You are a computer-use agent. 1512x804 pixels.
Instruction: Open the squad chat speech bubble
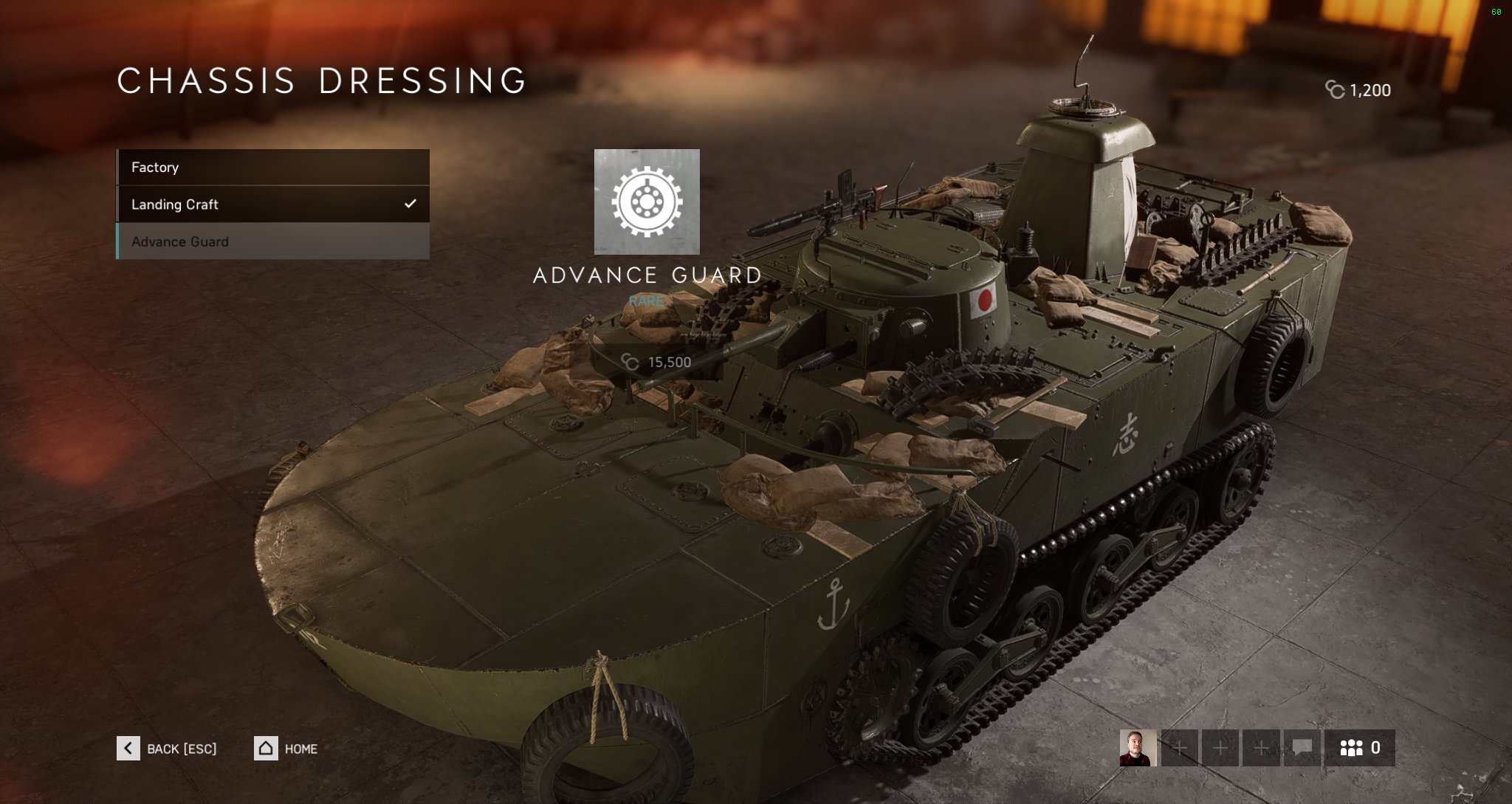pos(1302,748)
